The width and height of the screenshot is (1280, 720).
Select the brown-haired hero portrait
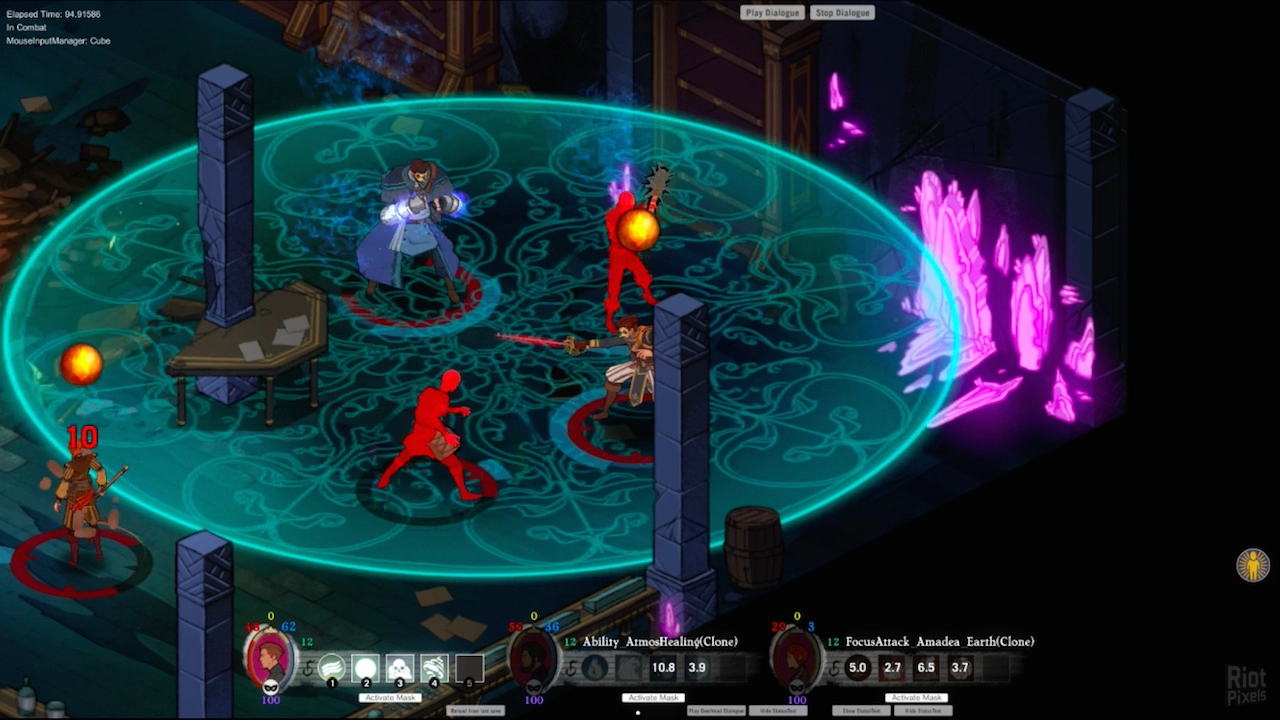(270, 658)
